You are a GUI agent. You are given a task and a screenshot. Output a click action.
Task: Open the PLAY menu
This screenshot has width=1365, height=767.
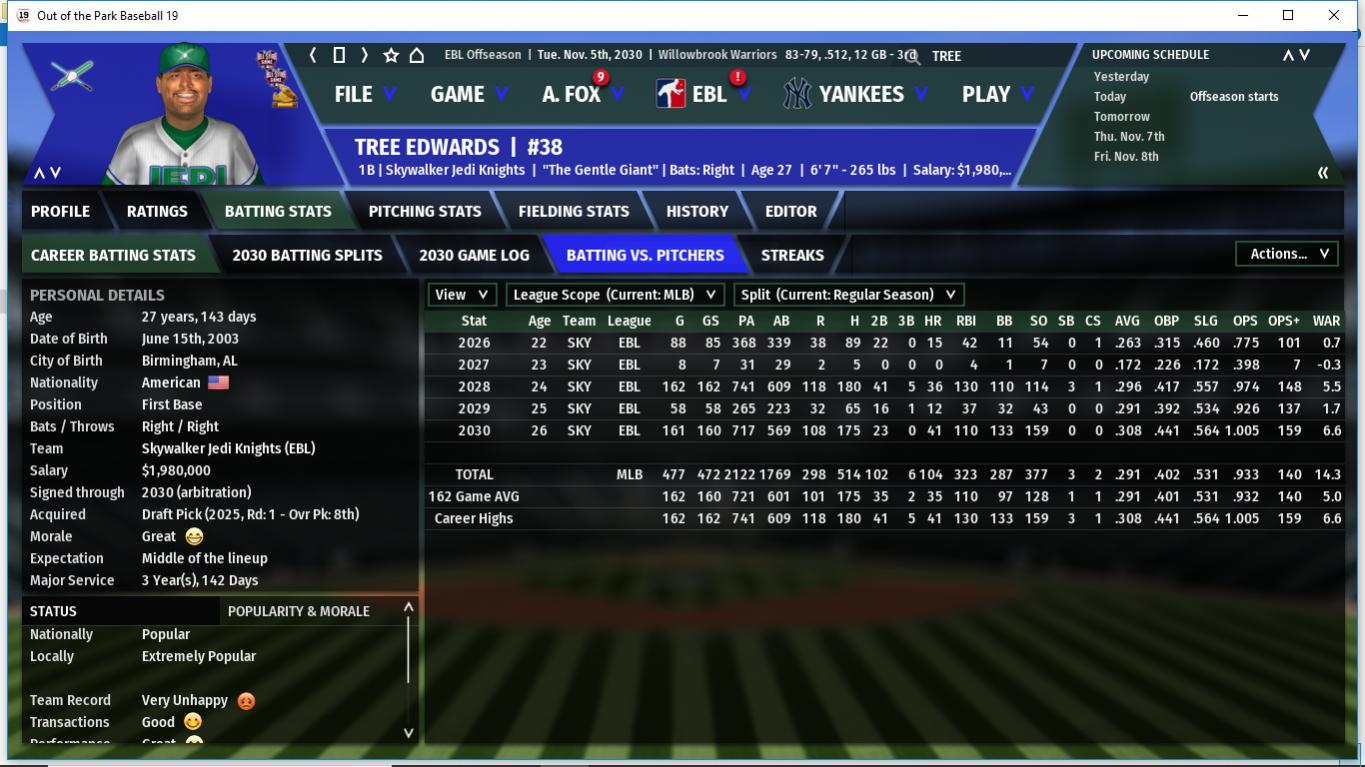click(996, 94)
